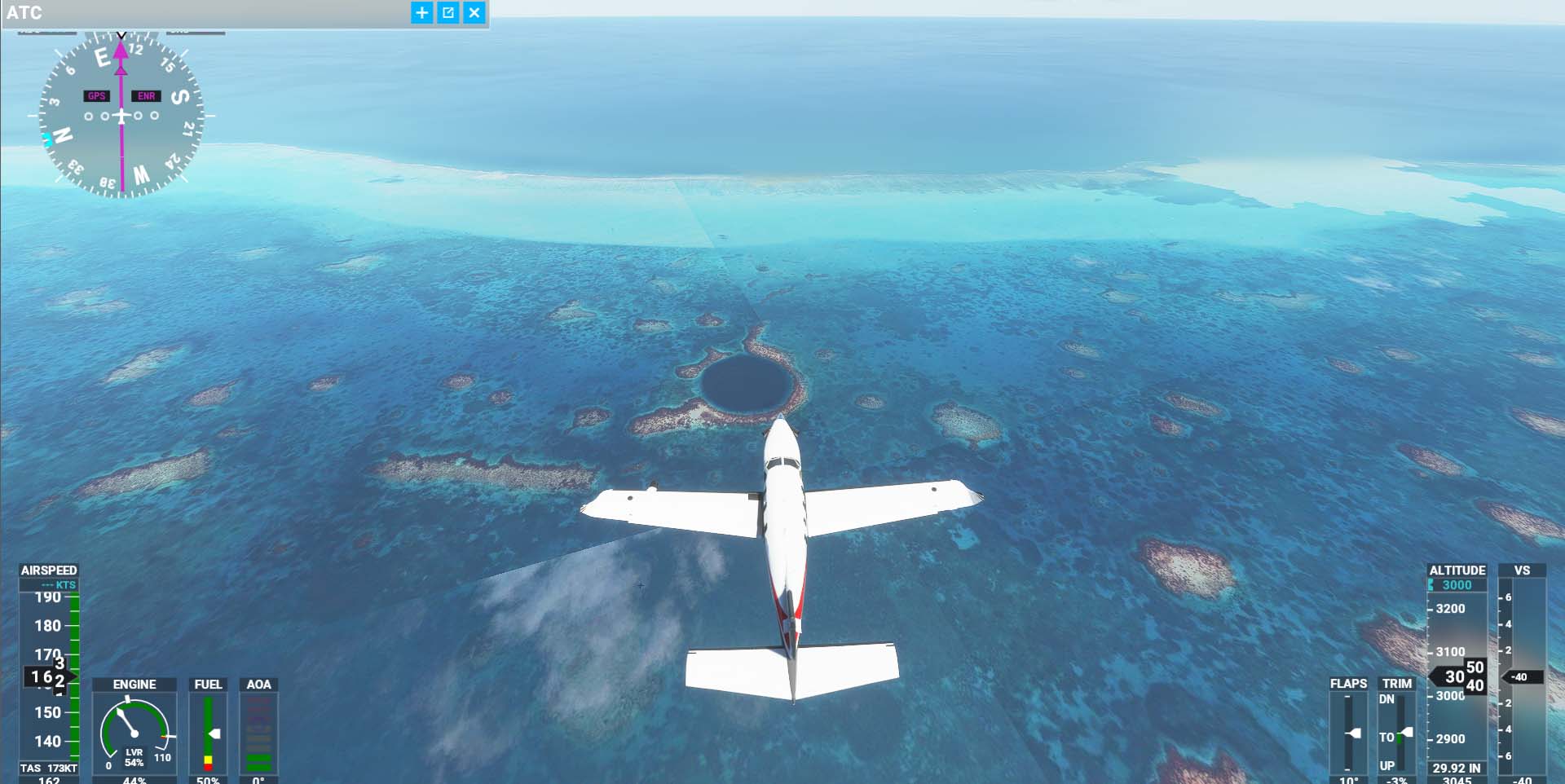Expand the ALTITUDE tape panel
The height and width of the screenshot is (784, 1565).
tap(1457, 571)
